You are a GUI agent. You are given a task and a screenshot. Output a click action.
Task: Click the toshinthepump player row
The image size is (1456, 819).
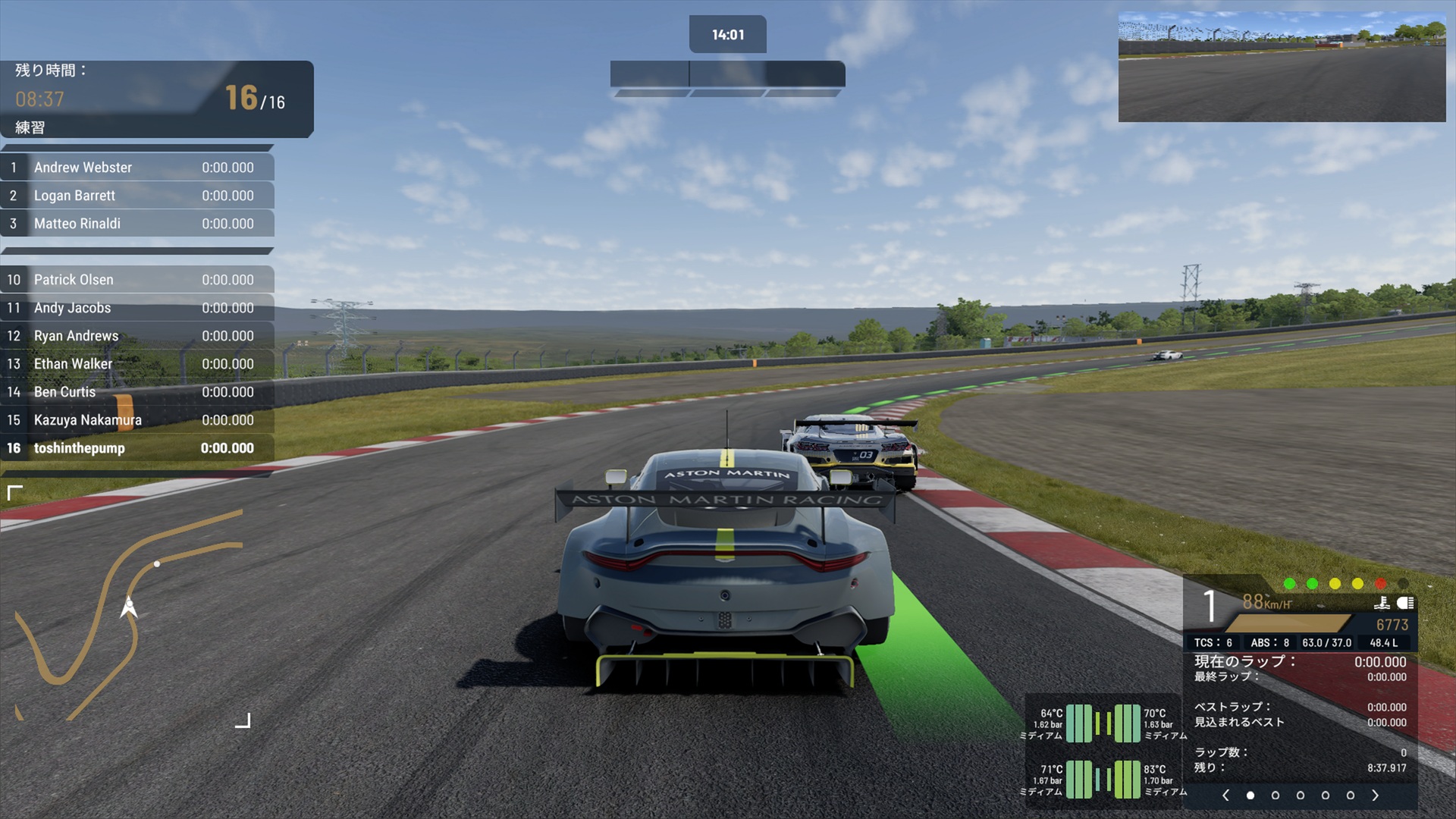(137, 448)
